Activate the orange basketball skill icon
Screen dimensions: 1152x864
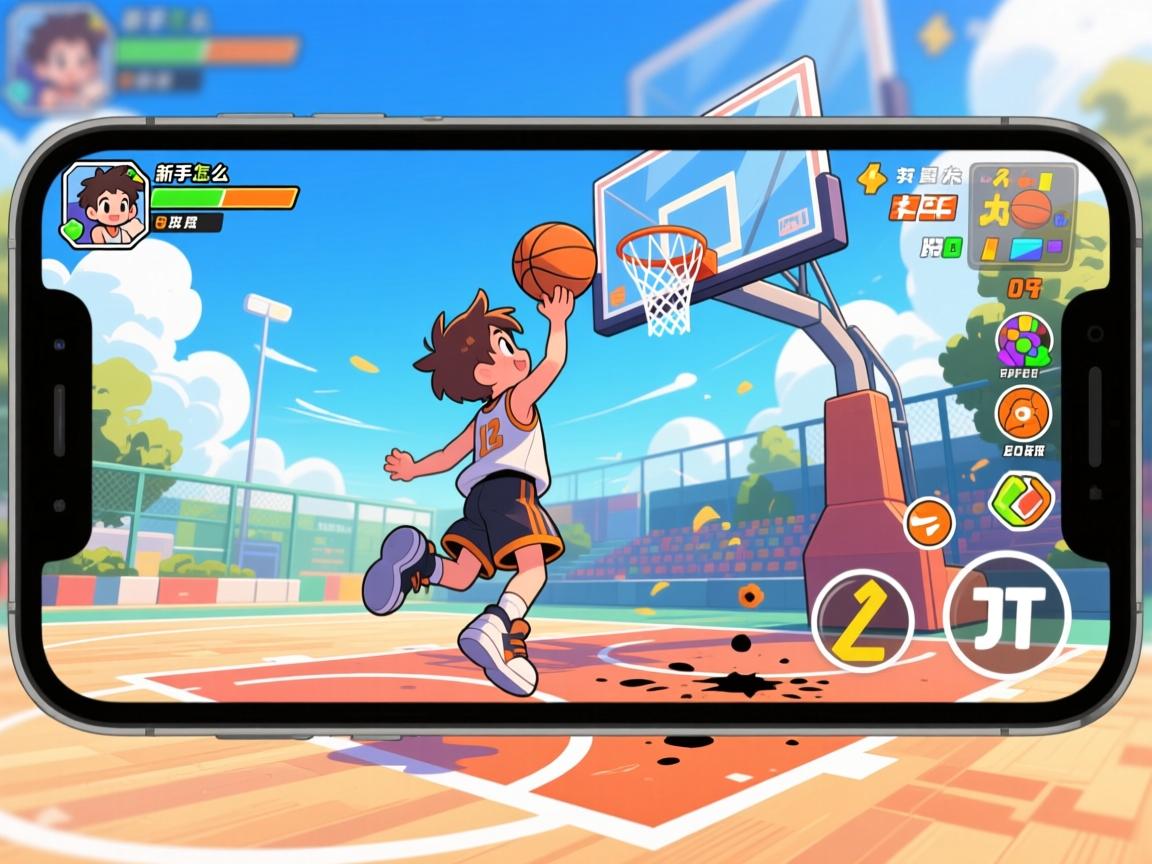(1023, 414)
